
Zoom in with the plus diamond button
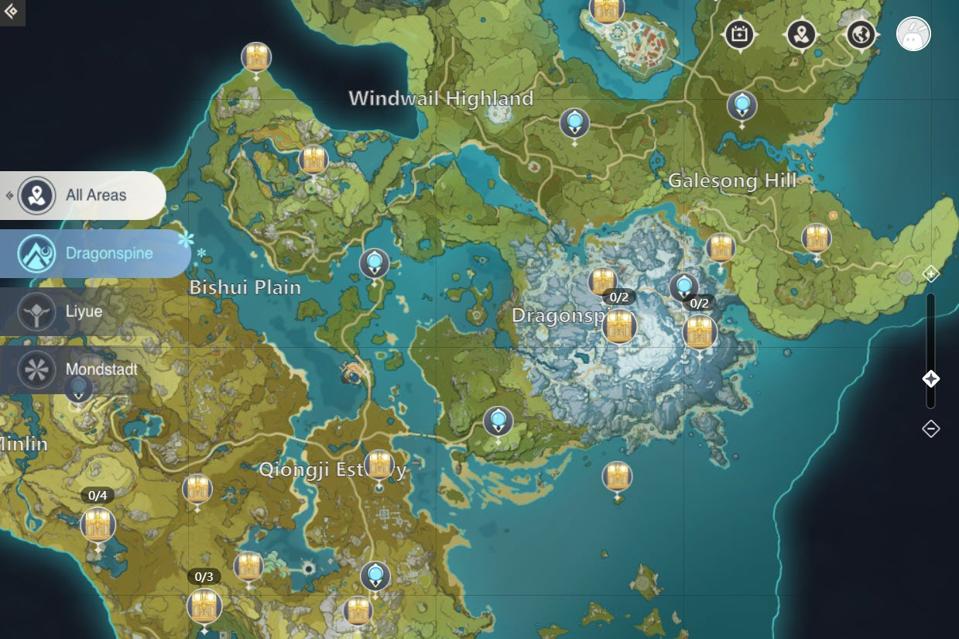(930, 273)
